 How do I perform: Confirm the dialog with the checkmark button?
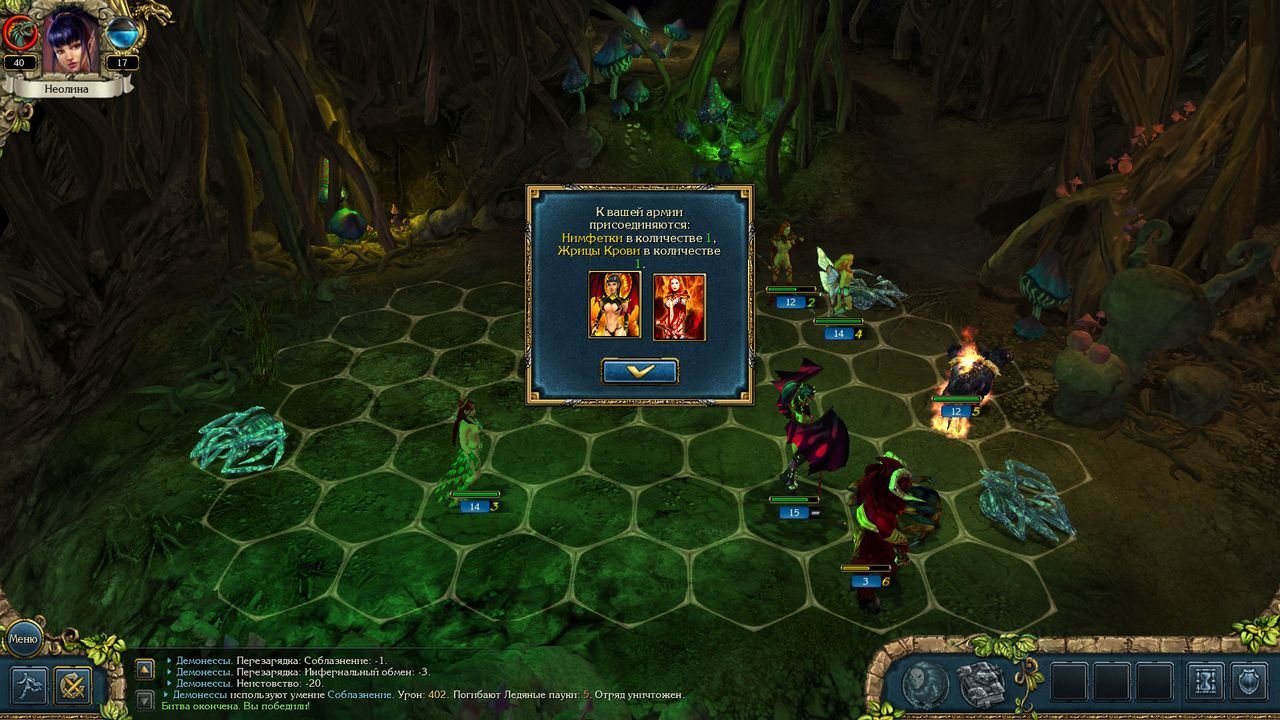tap(640, 371)
